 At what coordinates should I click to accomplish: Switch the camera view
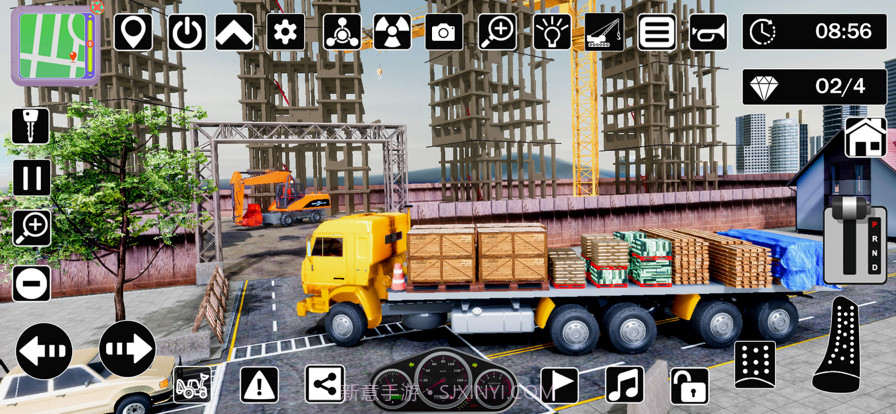point(444,32)
